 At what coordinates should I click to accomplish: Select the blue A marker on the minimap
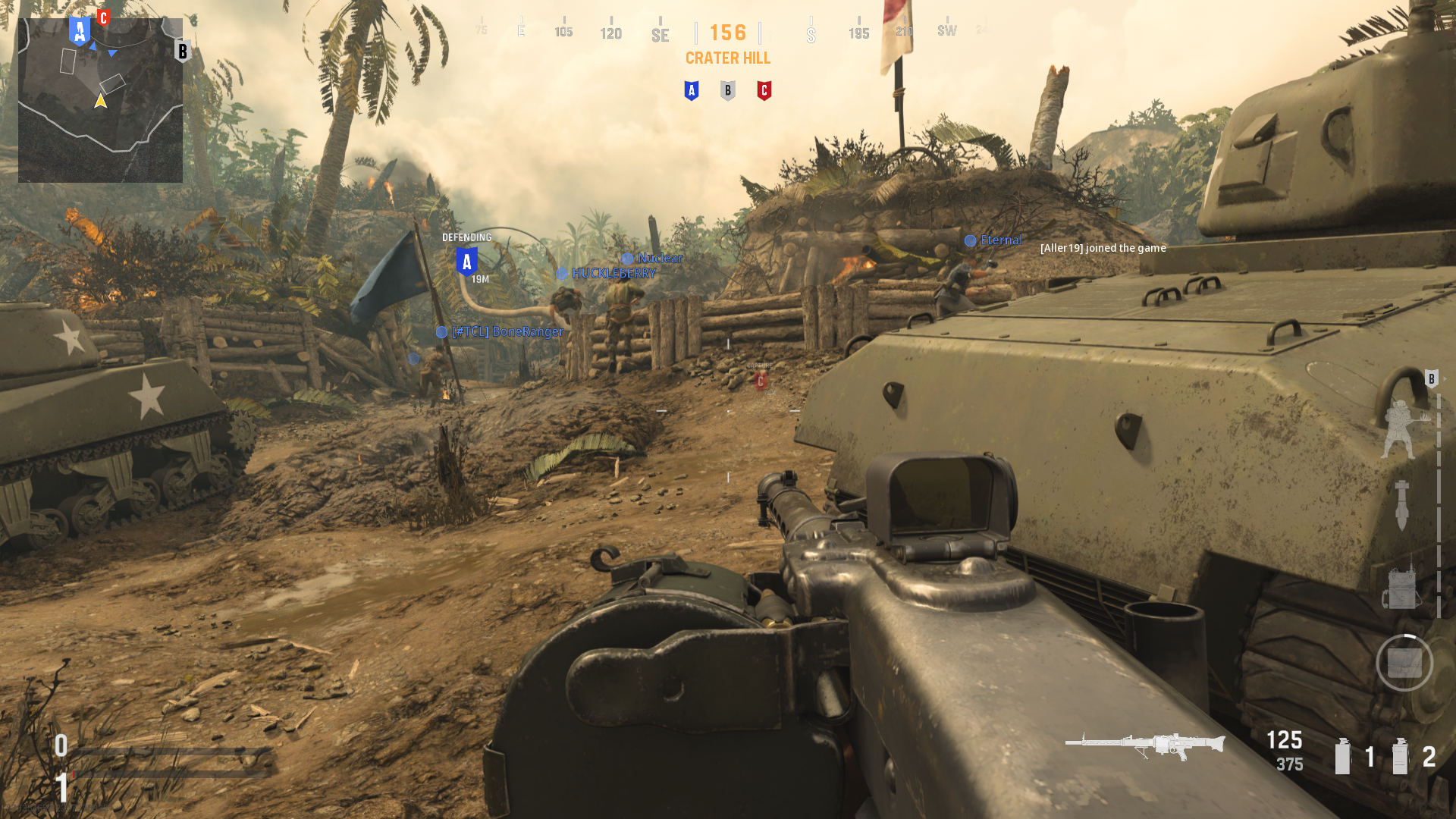[x=80, y=31]
